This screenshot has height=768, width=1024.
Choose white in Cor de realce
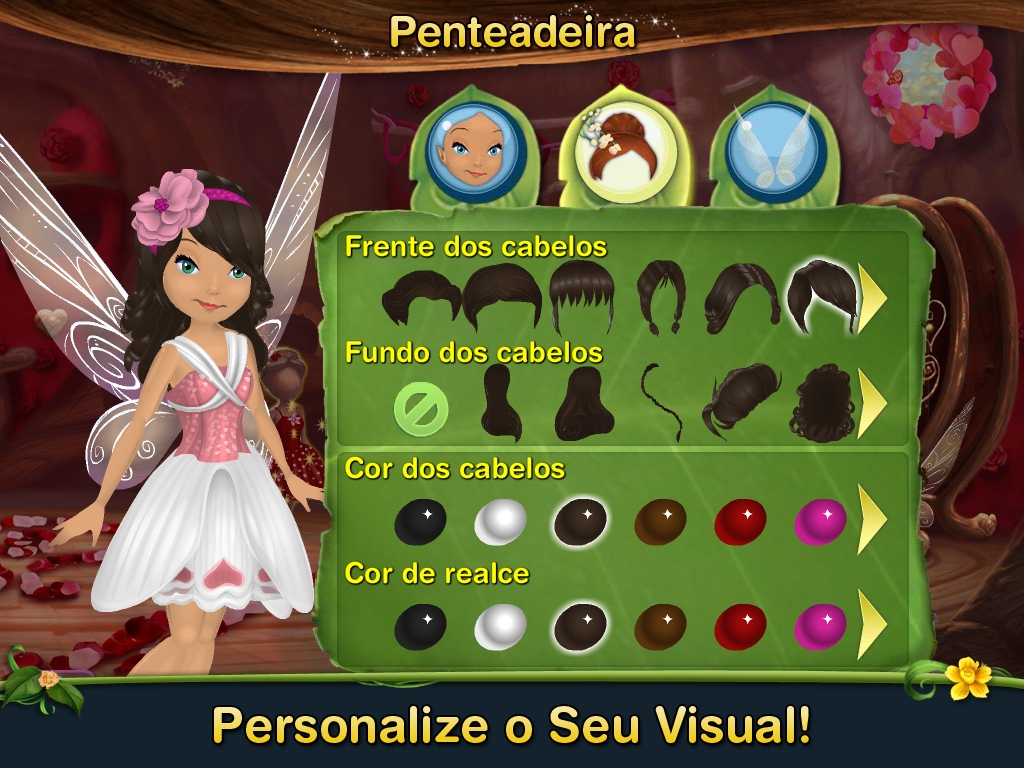click(x=500, y=627)
